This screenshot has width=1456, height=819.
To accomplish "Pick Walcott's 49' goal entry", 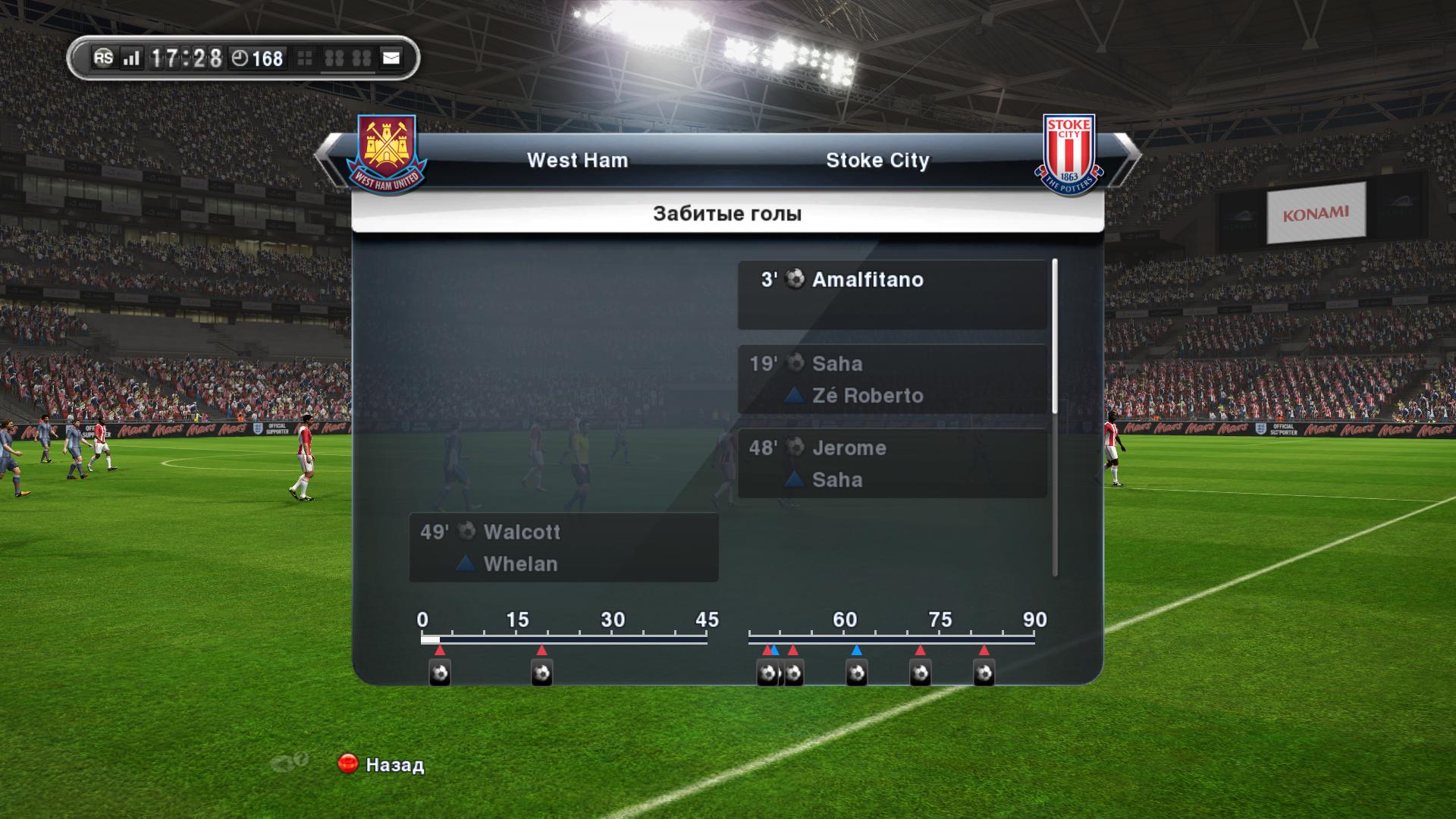I will (x=563, y=548).
